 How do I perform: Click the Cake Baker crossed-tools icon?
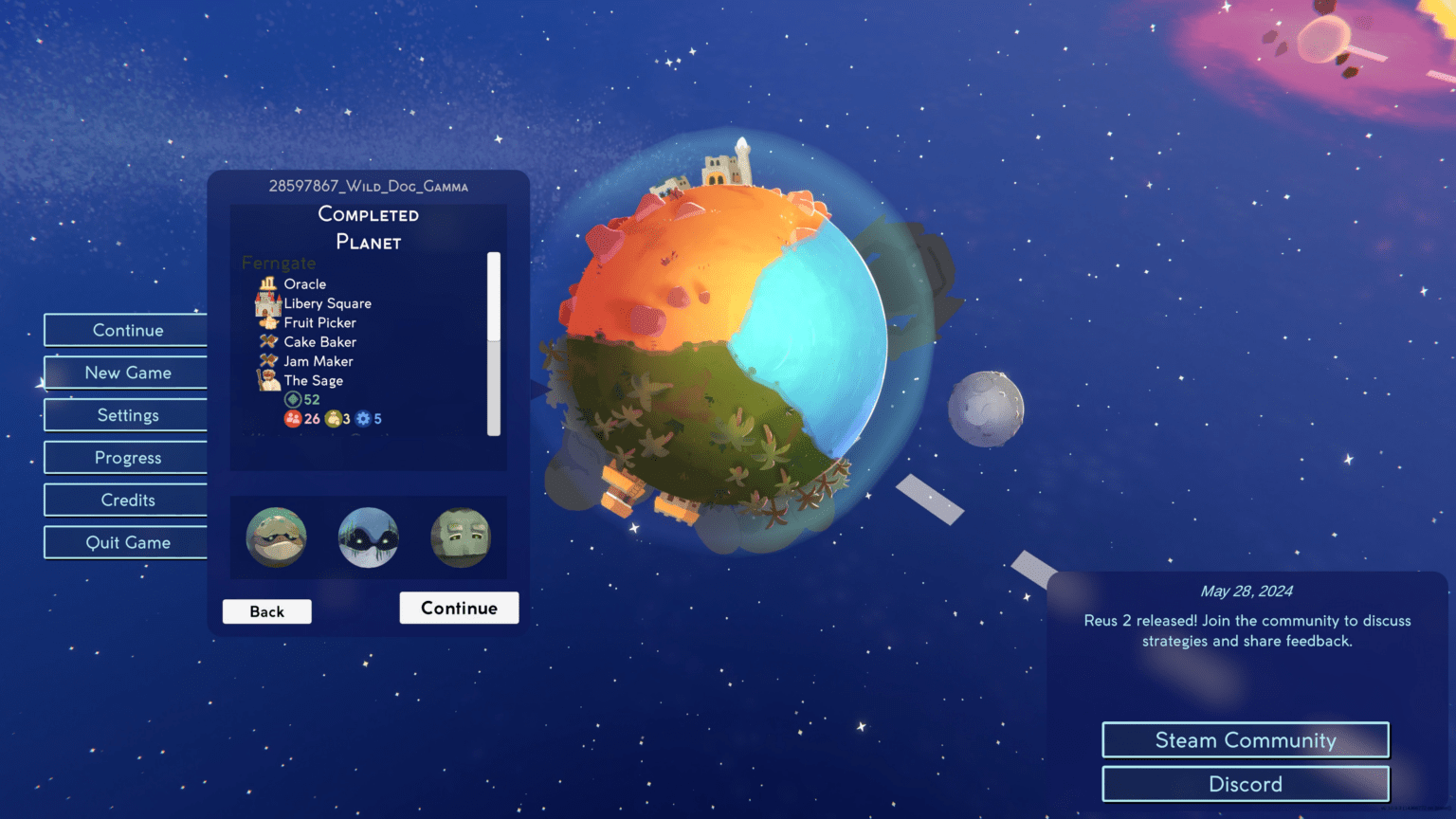point(268,341)
